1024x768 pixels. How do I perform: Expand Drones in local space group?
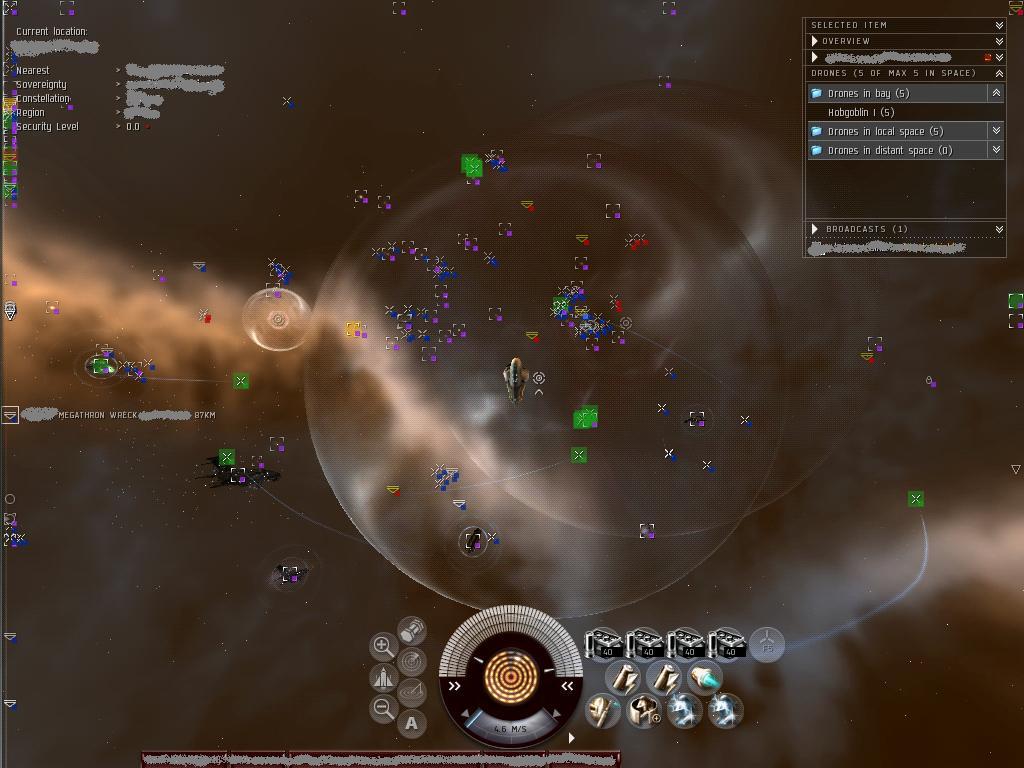(x=995, y=131)
